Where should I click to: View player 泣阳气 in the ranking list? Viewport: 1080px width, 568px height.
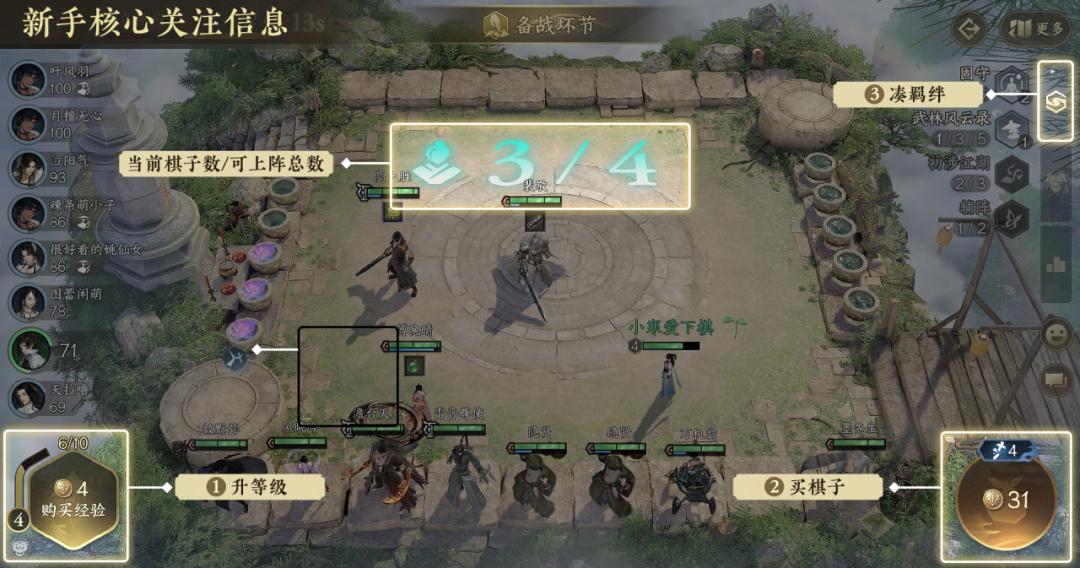29,168
